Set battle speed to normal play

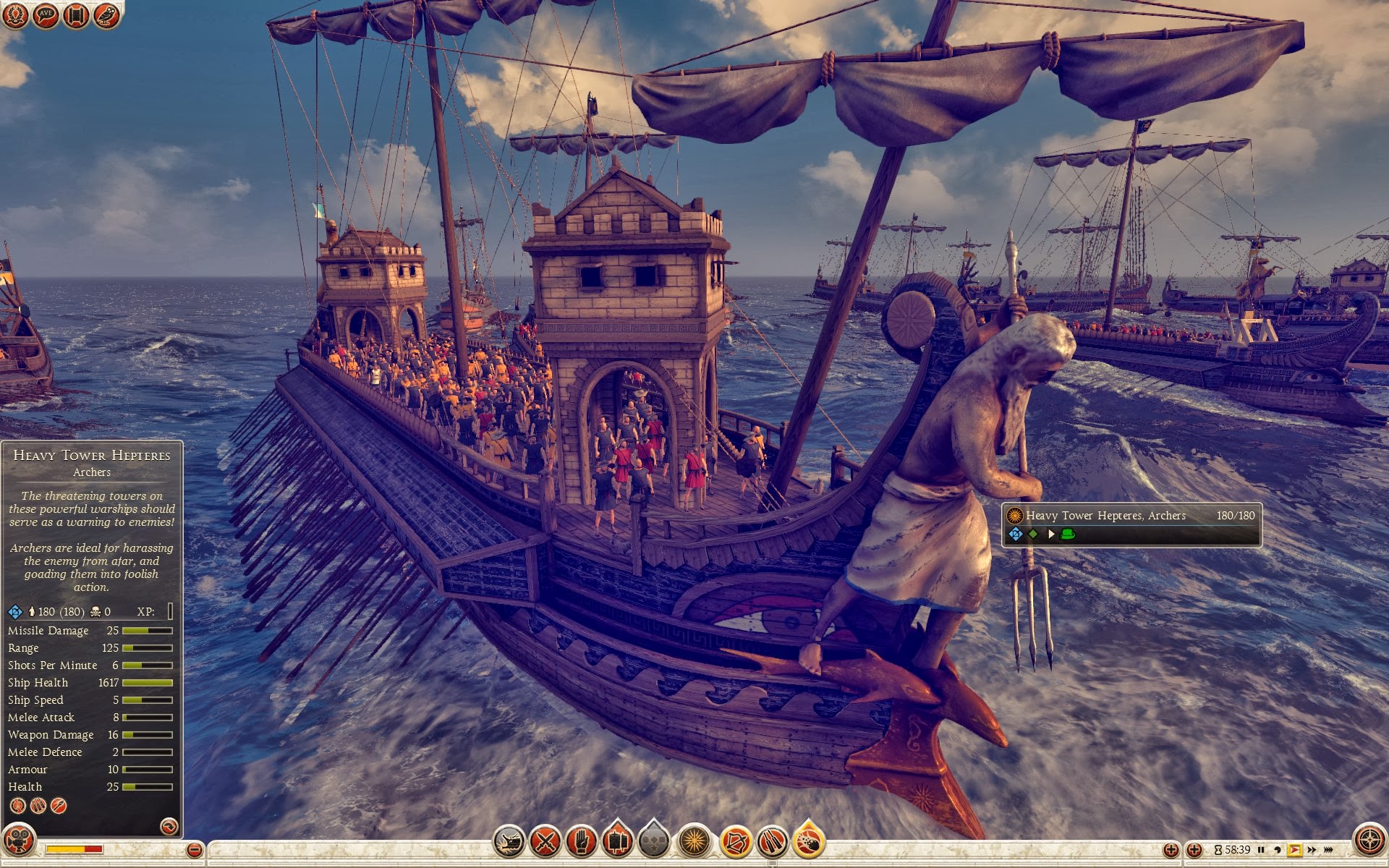click(x=1294, y=850)
